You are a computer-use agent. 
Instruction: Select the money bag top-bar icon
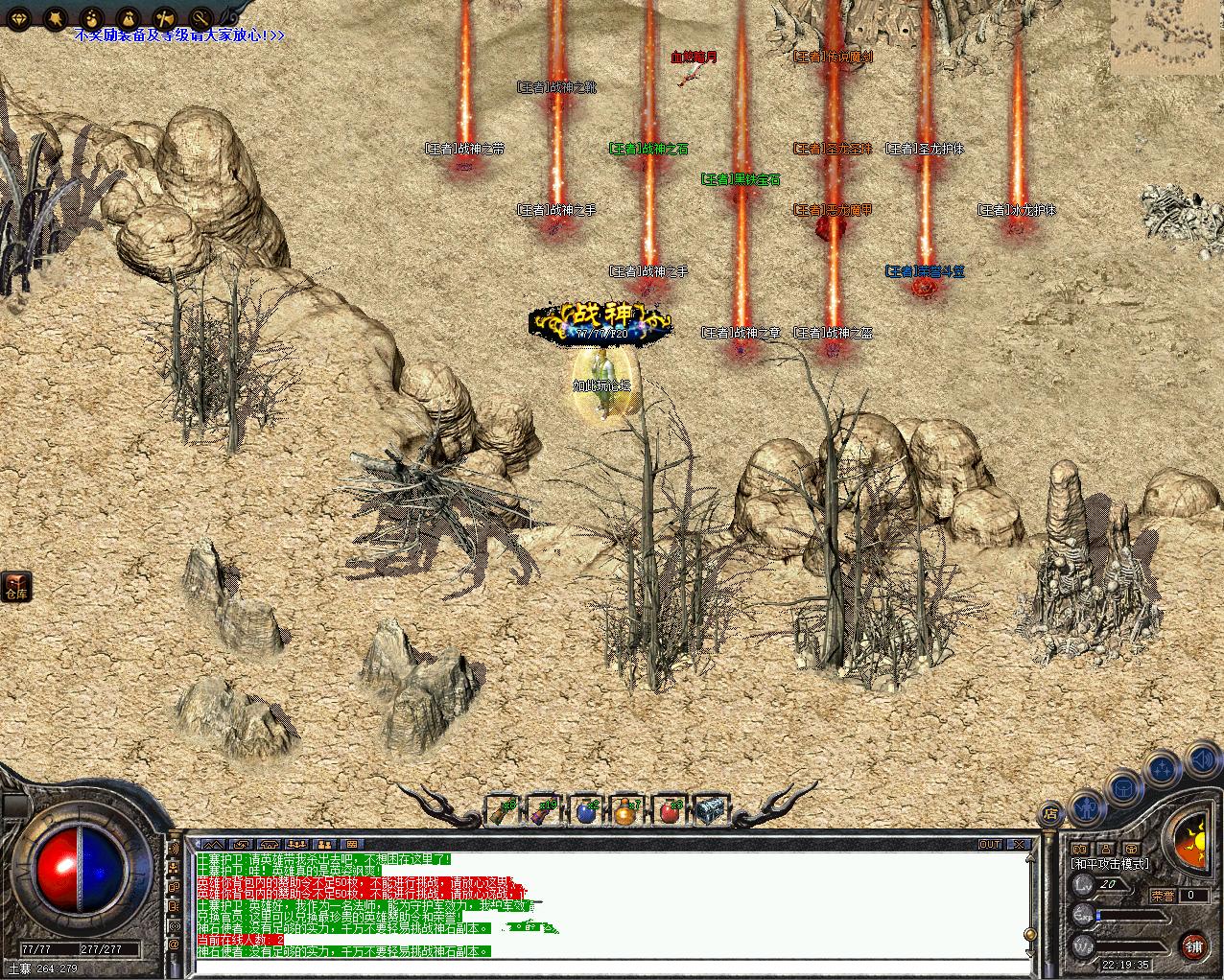pos(128,18)
